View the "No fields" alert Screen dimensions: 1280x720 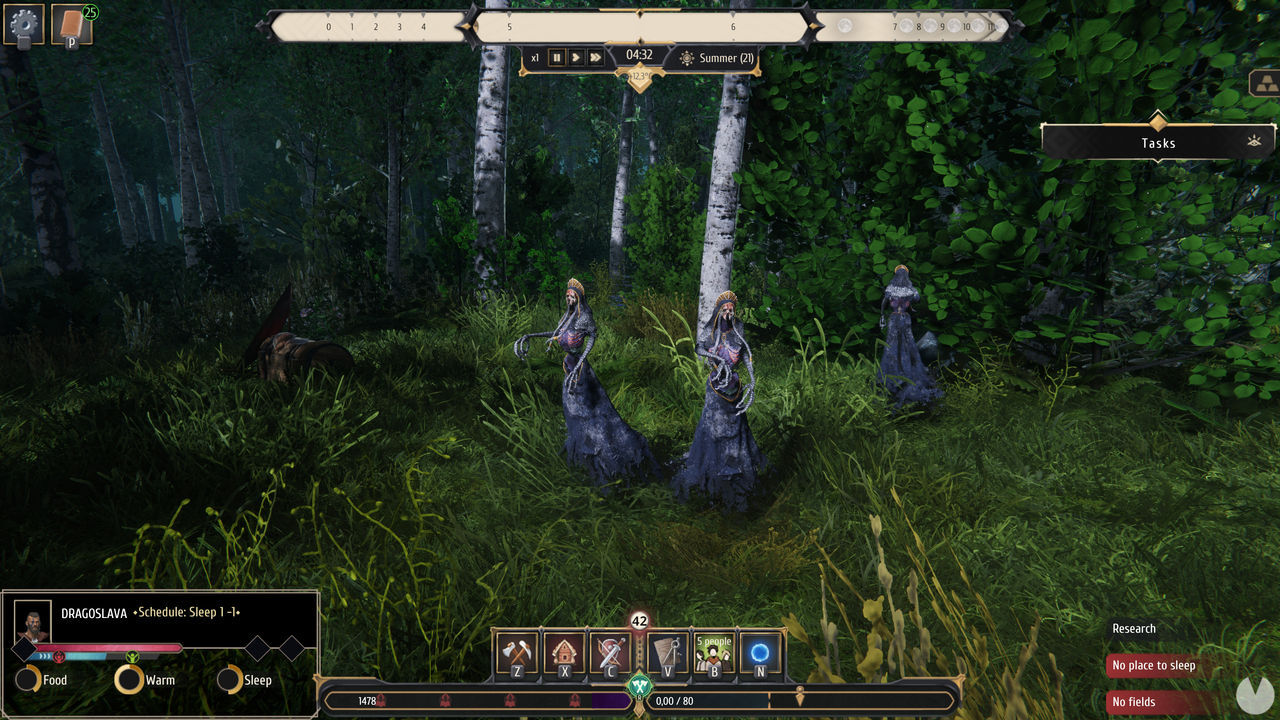tap(1134, 702)
